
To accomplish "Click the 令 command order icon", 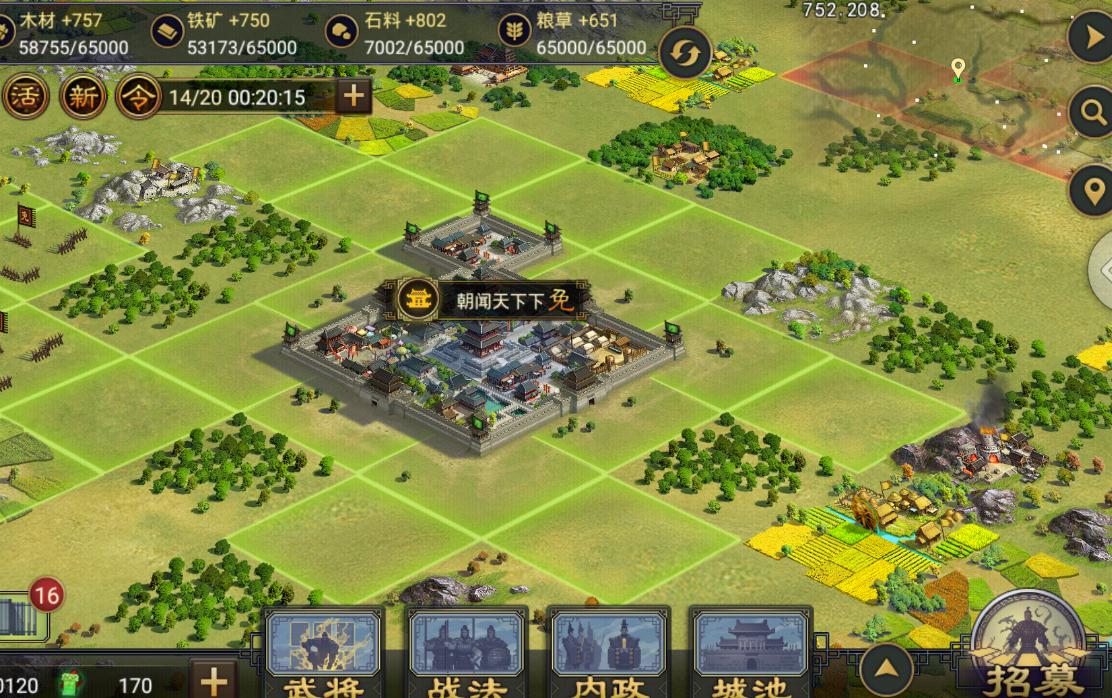I will tap(138, 97).
